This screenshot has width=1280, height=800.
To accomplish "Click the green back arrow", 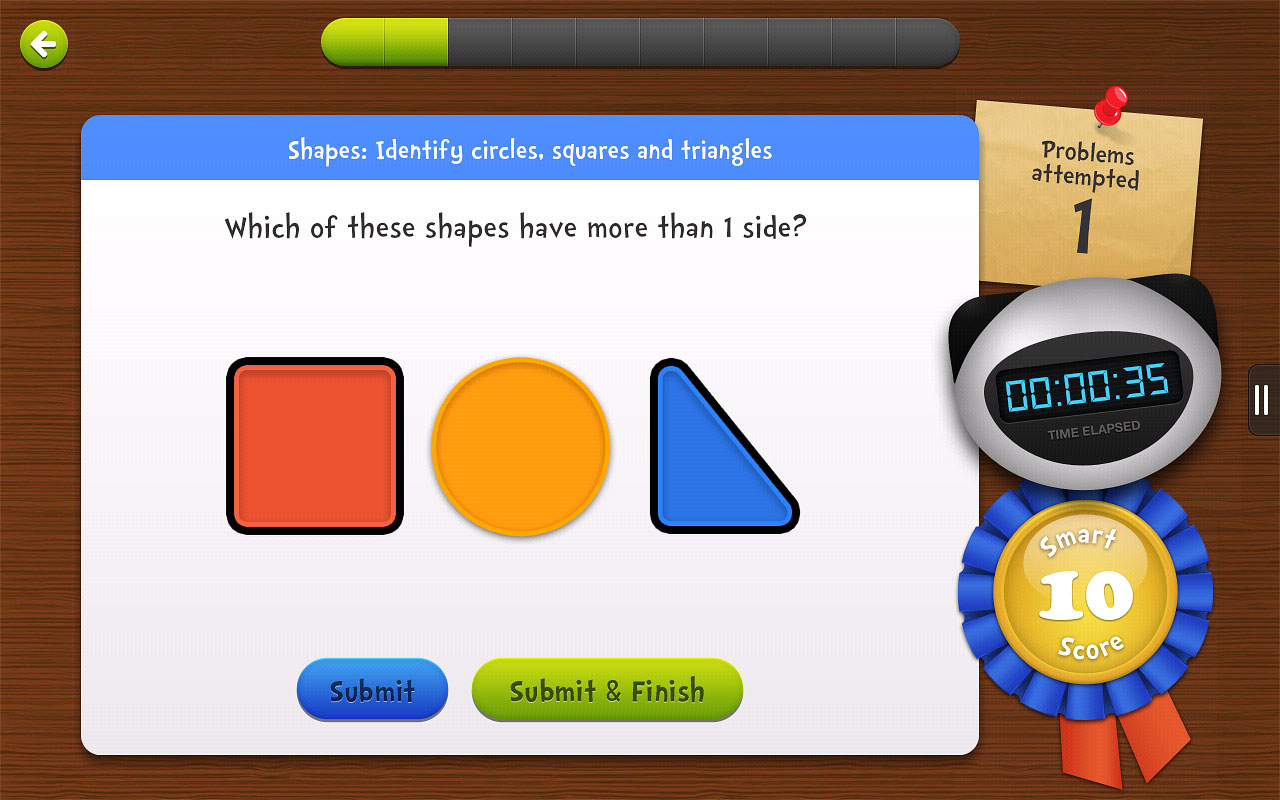I will 42,44.
